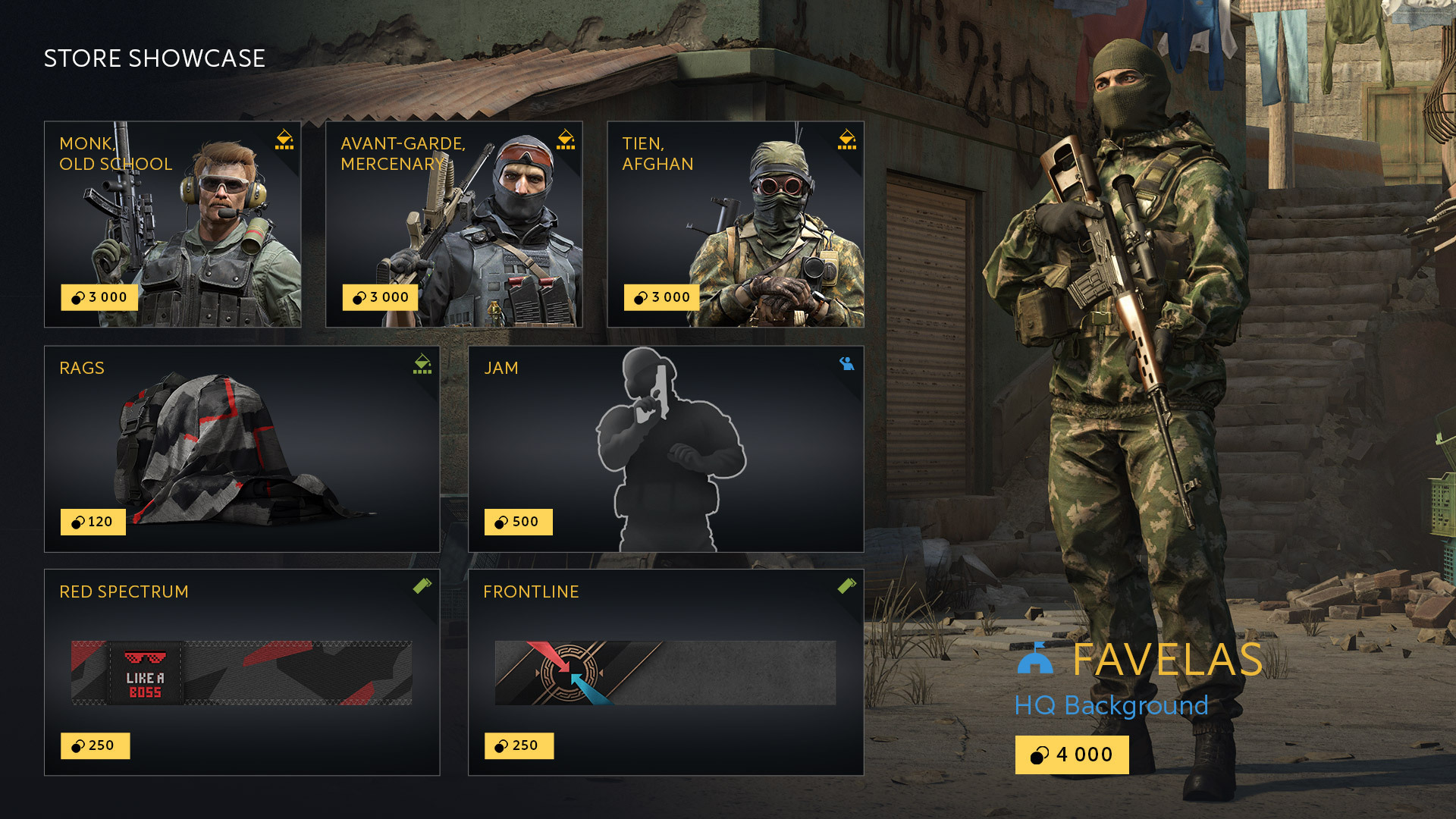Click the green item icon on Rags card
Screen dimensions: 1456x819
click(421, 363)
